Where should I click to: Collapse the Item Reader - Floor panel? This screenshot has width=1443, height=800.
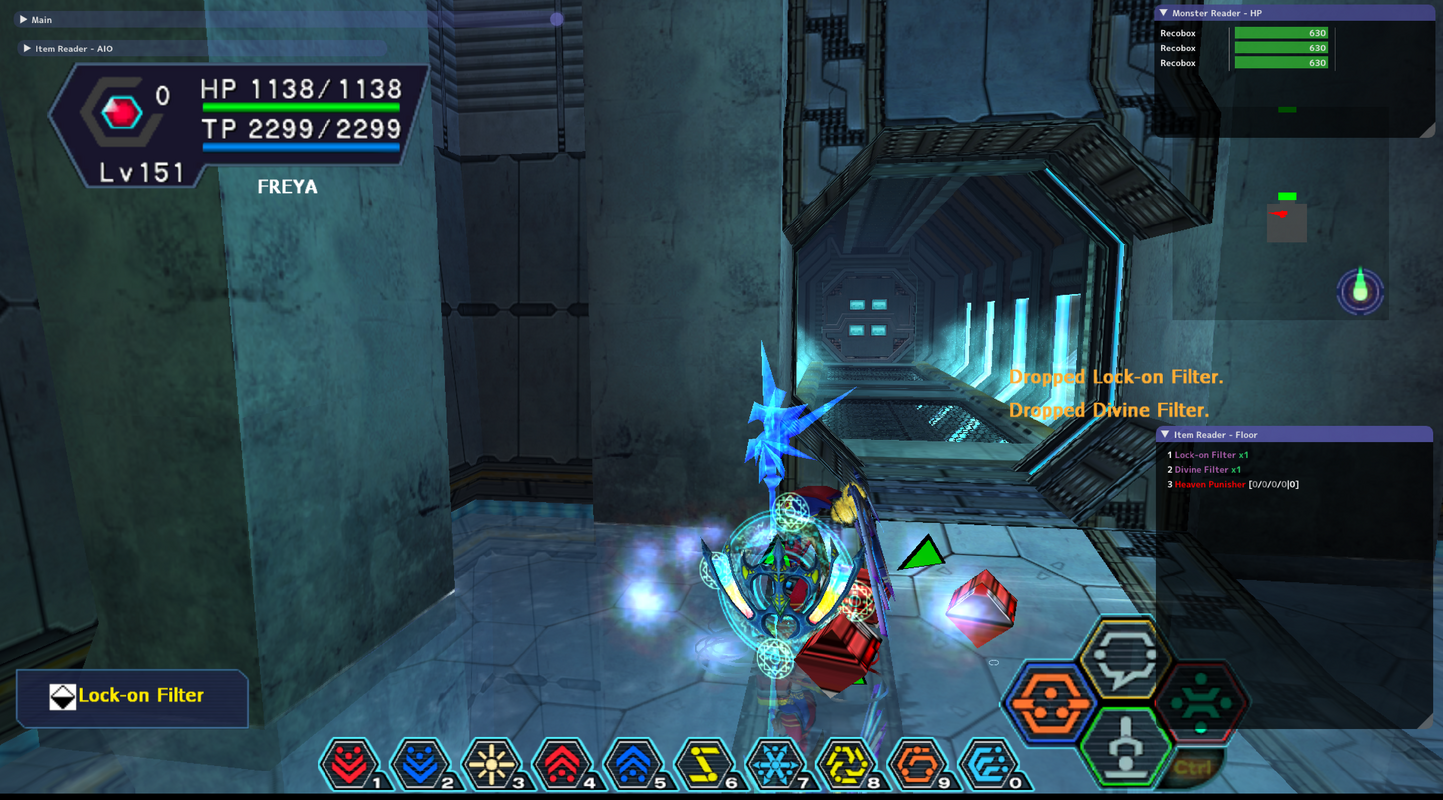1165,434
